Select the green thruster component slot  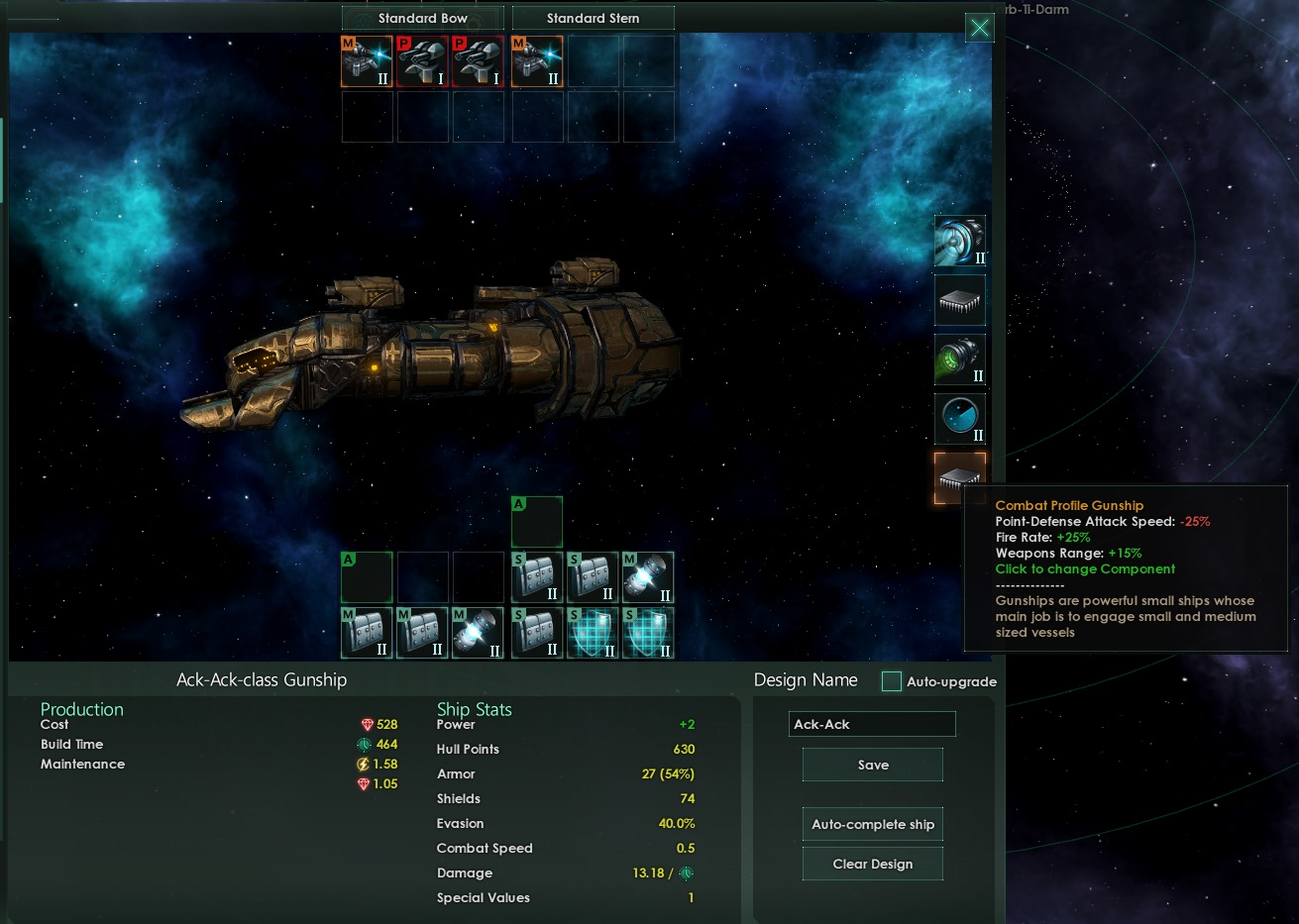click(x=959, y=359)
